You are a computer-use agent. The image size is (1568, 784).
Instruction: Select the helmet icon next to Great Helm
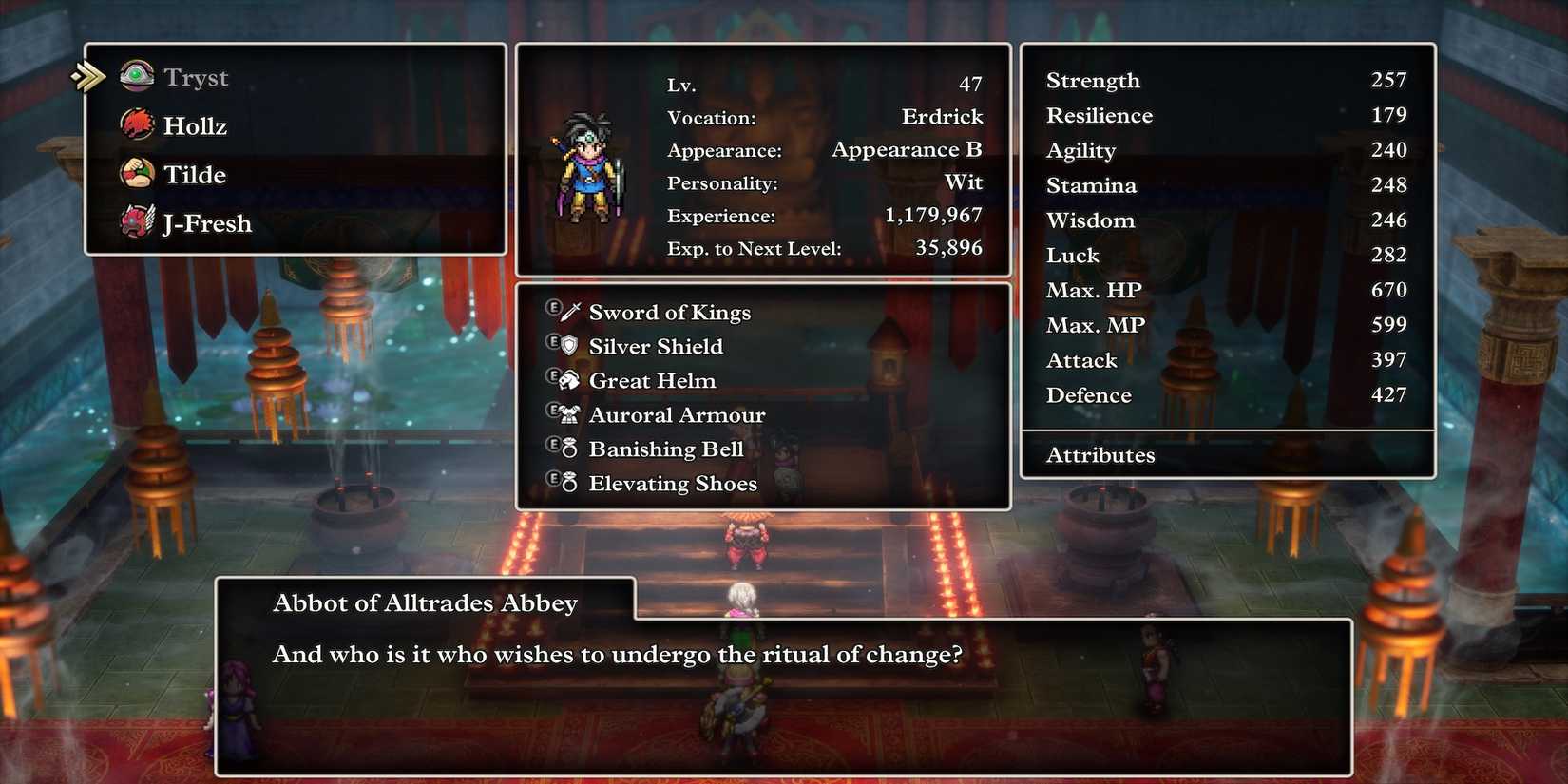click(568, 379)
